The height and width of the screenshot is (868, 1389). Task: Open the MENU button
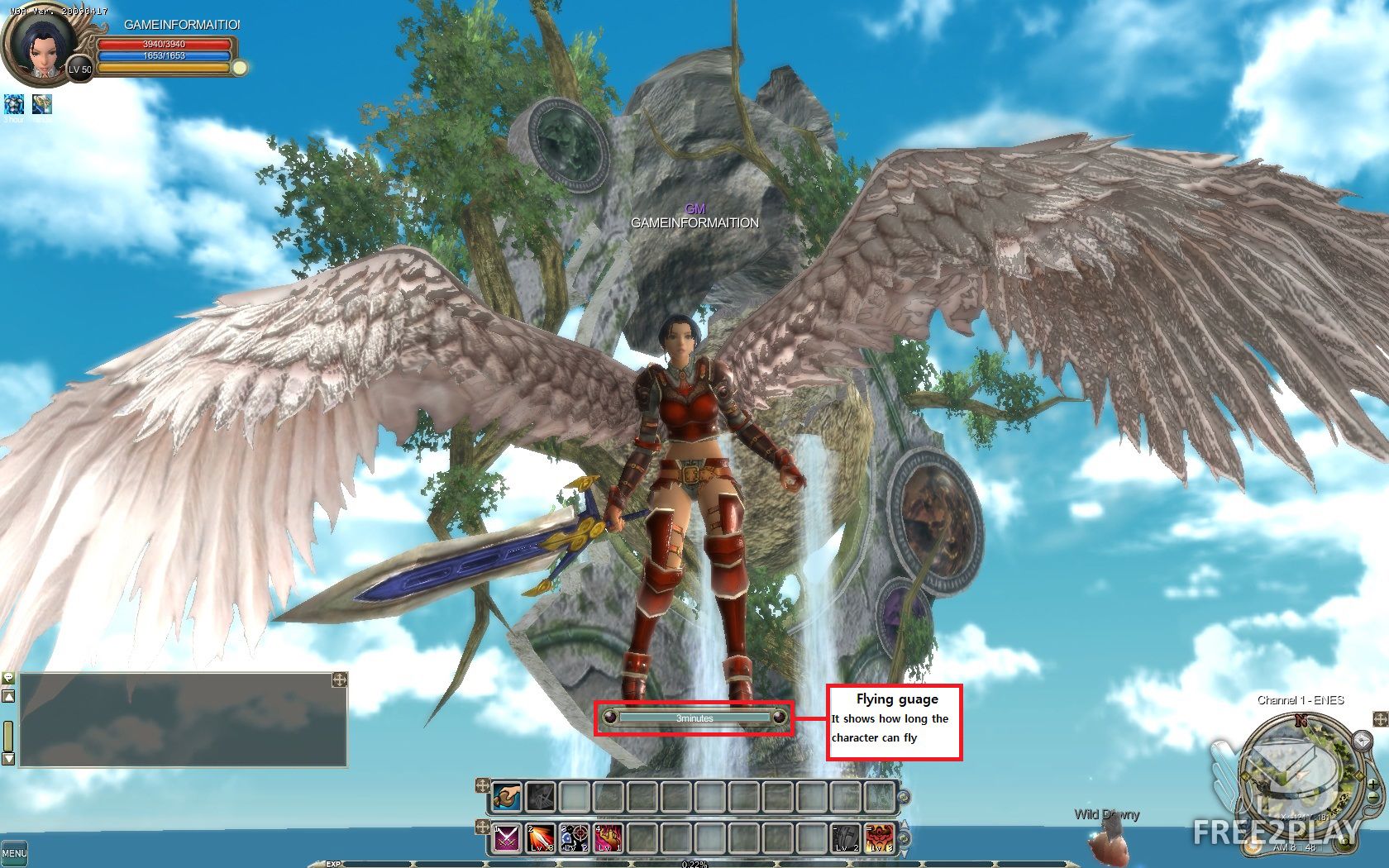coord(14,852)
